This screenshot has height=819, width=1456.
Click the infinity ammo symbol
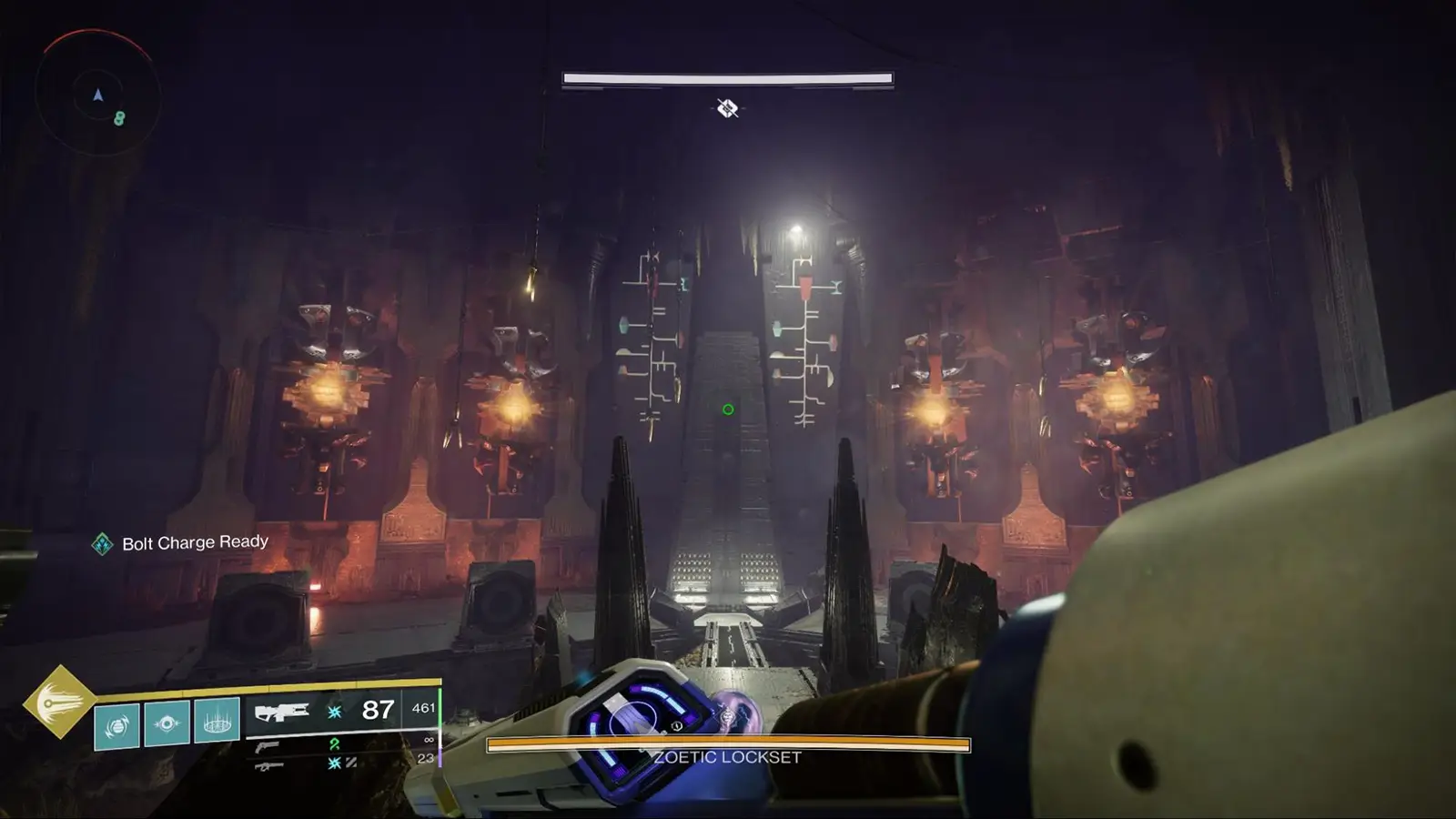(427, 739)
